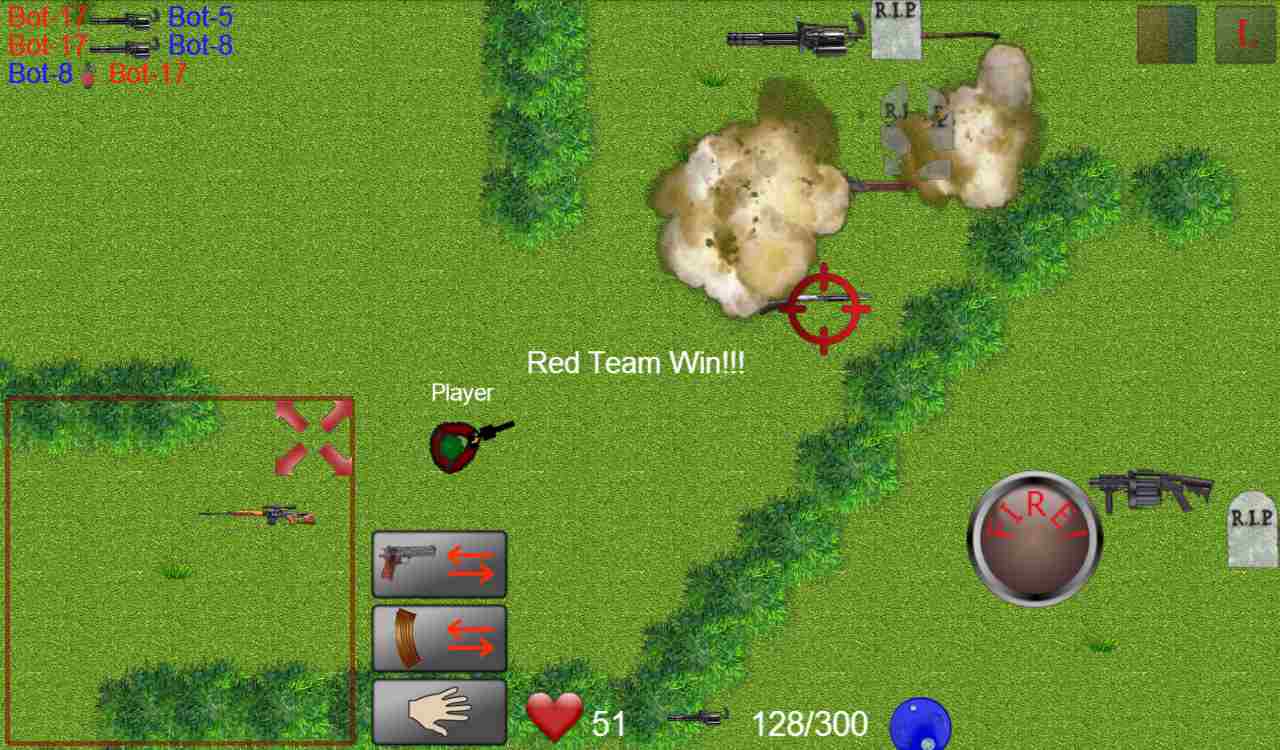
Task: Click the hand pickup icon
Action: pos(438,714)
